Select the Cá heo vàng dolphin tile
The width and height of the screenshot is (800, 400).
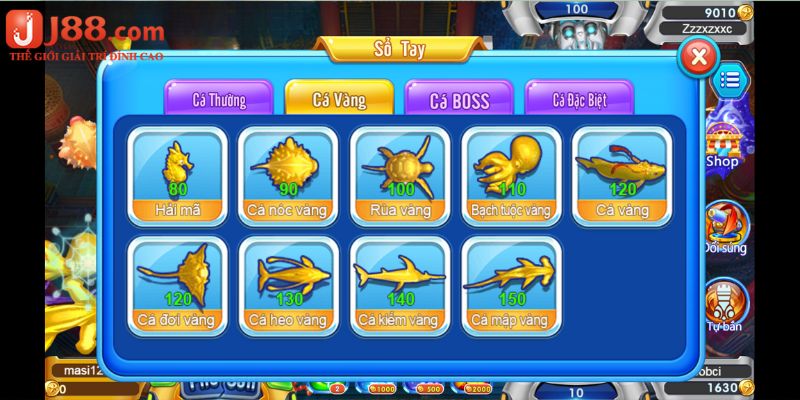click(x=289, y=286)
